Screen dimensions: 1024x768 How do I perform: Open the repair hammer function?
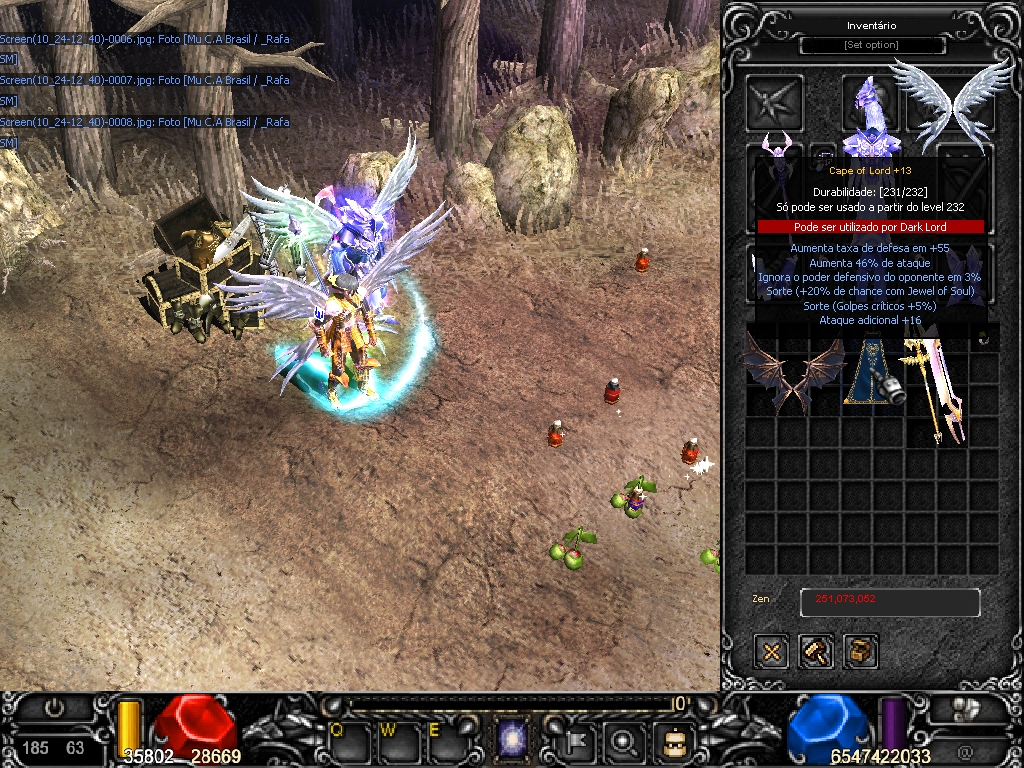tap(816, 652)
